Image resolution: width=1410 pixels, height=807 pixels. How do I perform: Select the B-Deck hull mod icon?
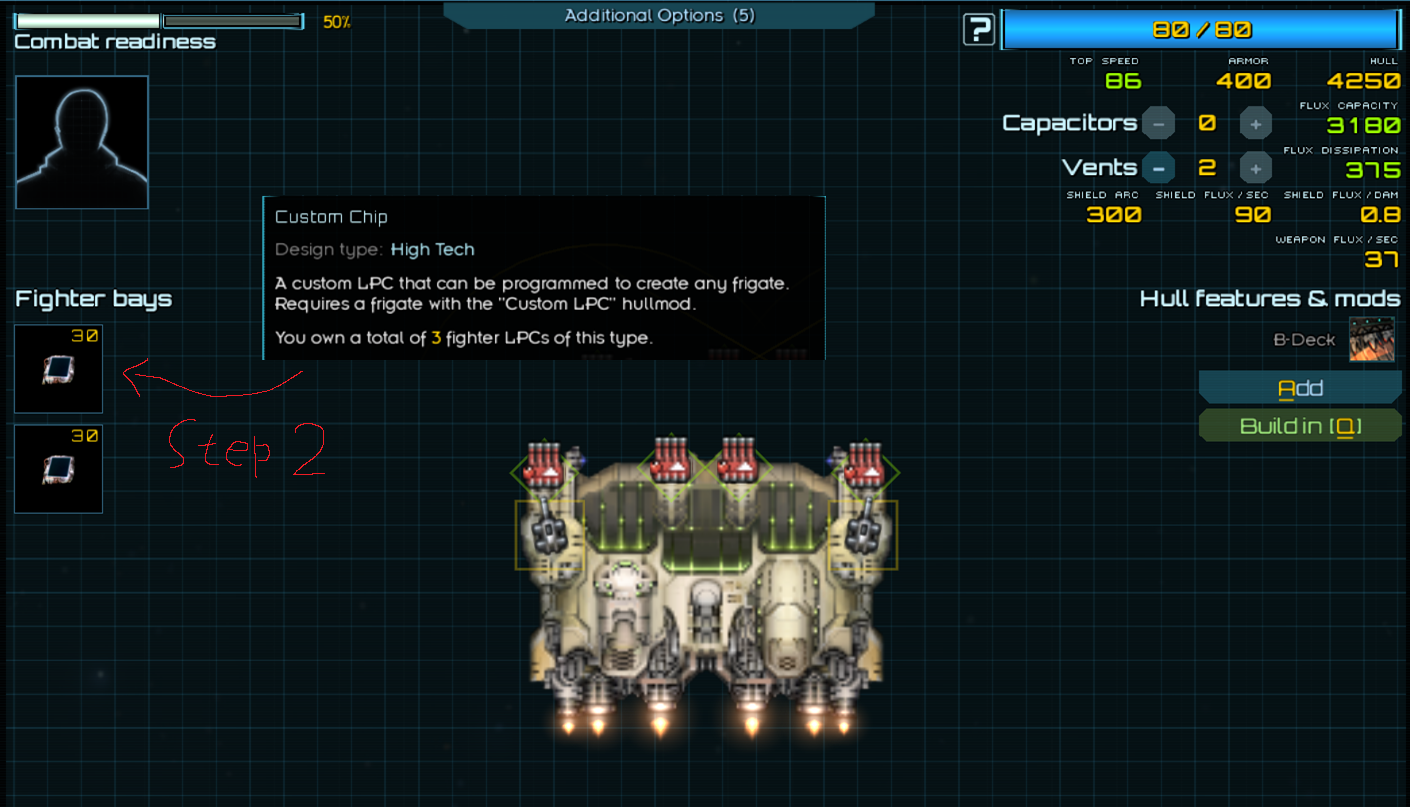pyautogui.click(x=1371, y=339)
